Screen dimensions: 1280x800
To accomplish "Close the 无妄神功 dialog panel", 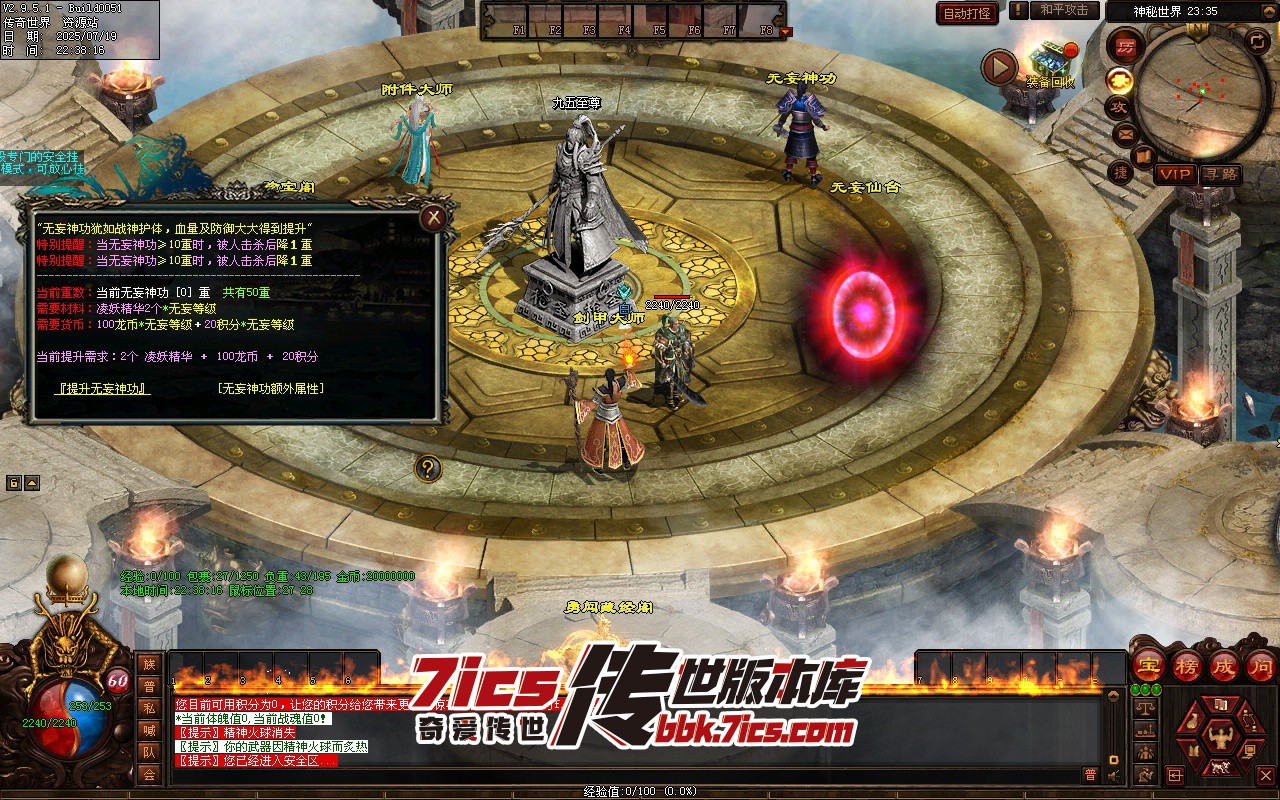I will point(433,217).
